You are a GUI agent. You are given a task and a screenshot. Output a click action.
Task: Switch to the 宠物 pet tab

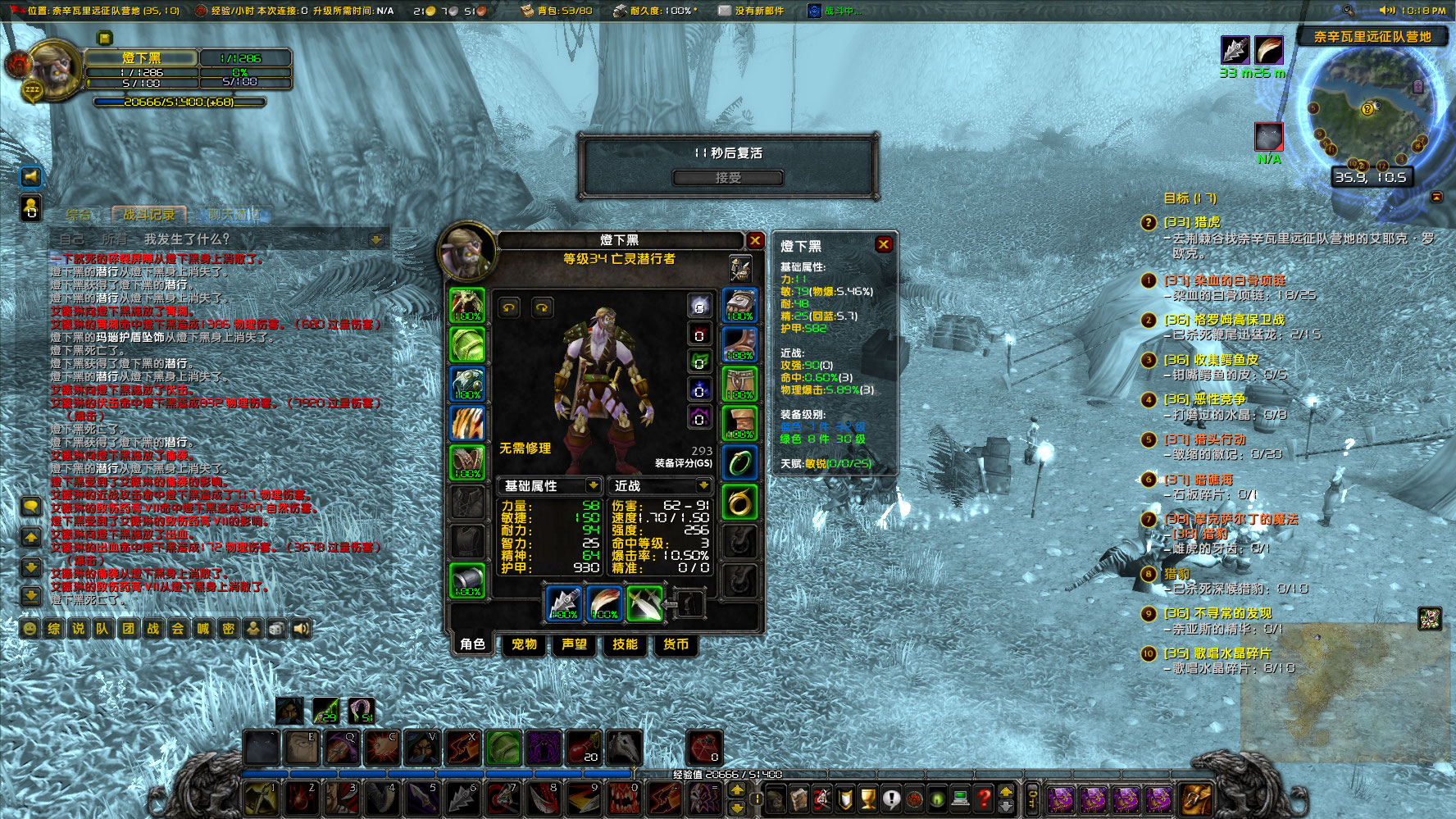(x=524, y=645)
